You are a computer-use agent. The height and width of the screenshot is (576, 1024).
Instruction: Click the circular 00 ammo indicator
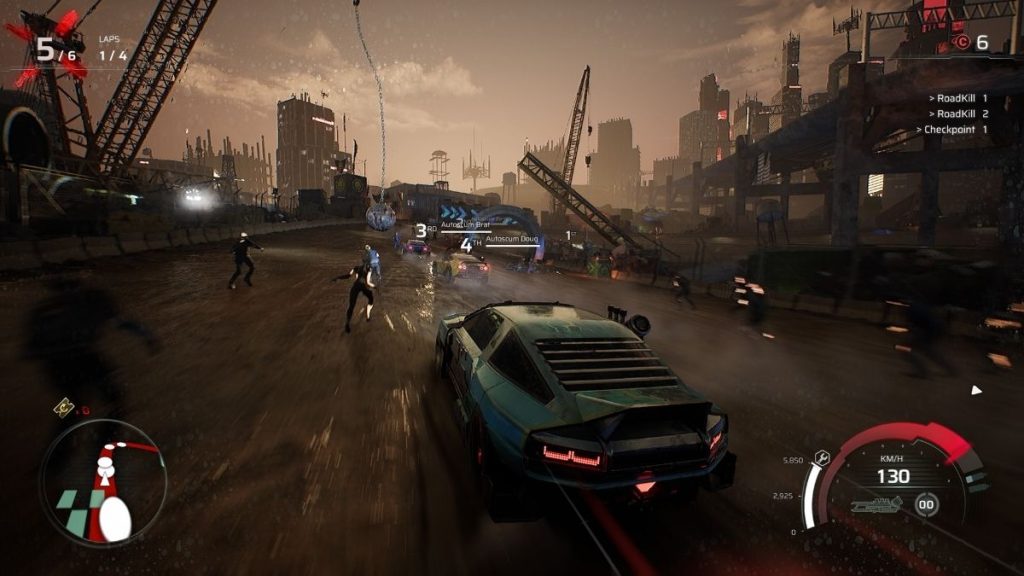(x=927, y=504)
